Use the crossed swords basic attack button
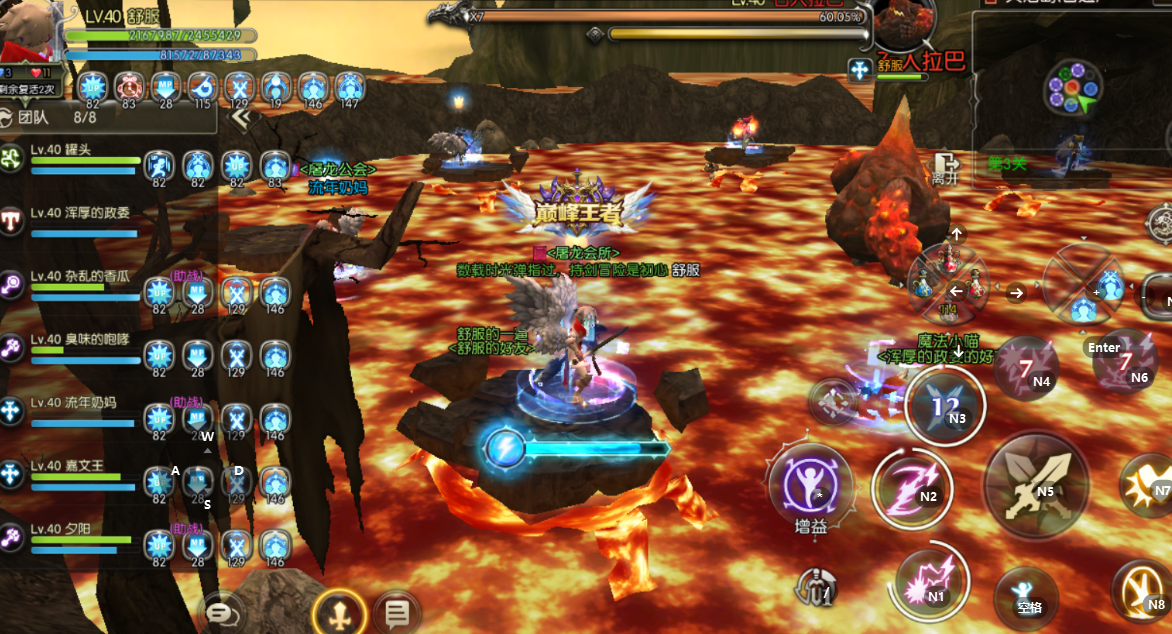This screenshot has width=1172, height=634. (1035, 484)
